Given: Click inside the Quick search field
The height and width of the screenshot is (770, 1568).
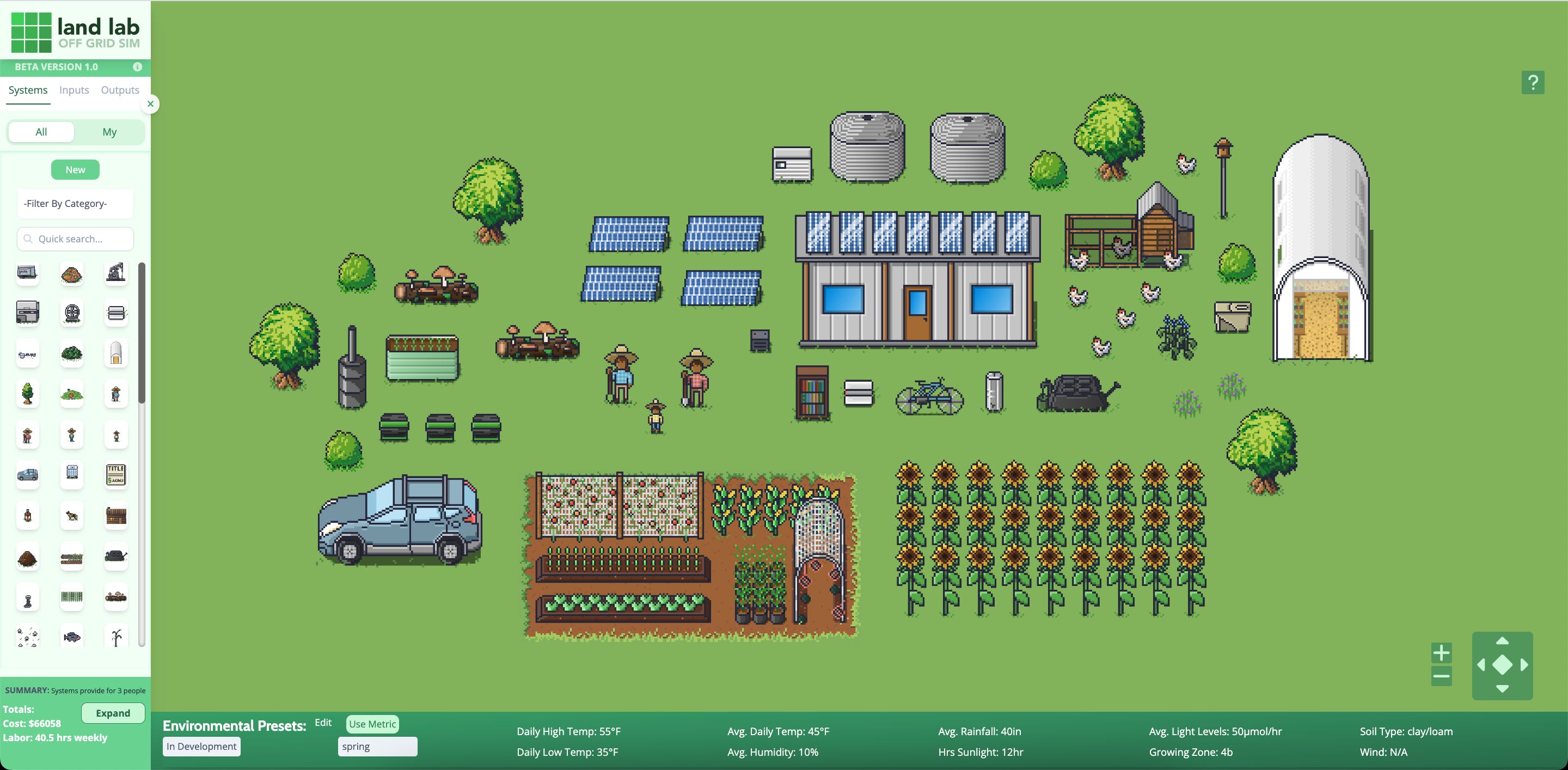Looking at the screenshot, I should click(75, 239).
